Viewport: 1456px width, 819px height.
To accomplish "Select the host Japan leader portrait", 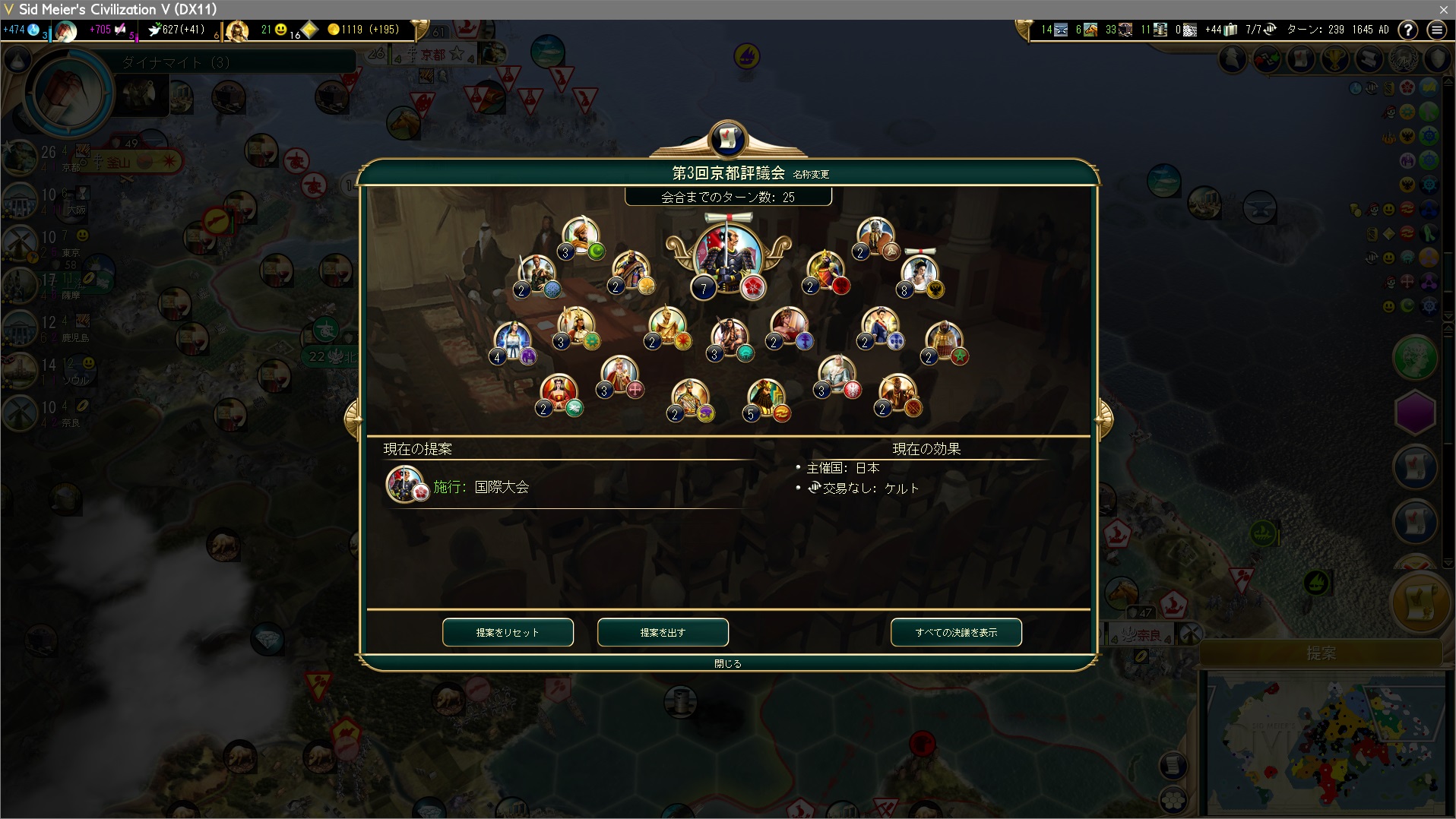I will (x=727, y=256).
